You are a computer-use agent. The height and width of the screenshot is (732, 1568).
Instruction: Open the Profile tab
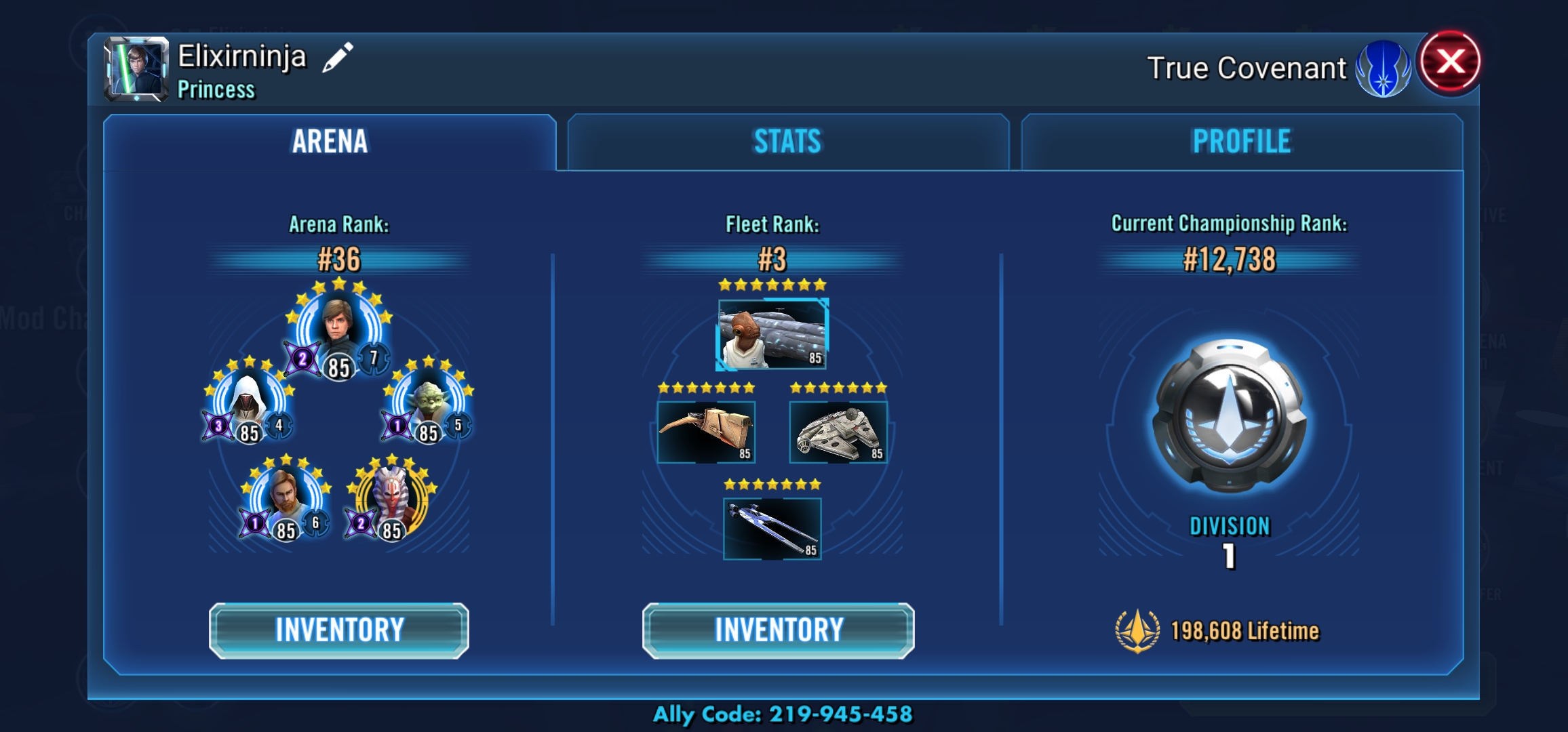tap(1241, 142)
